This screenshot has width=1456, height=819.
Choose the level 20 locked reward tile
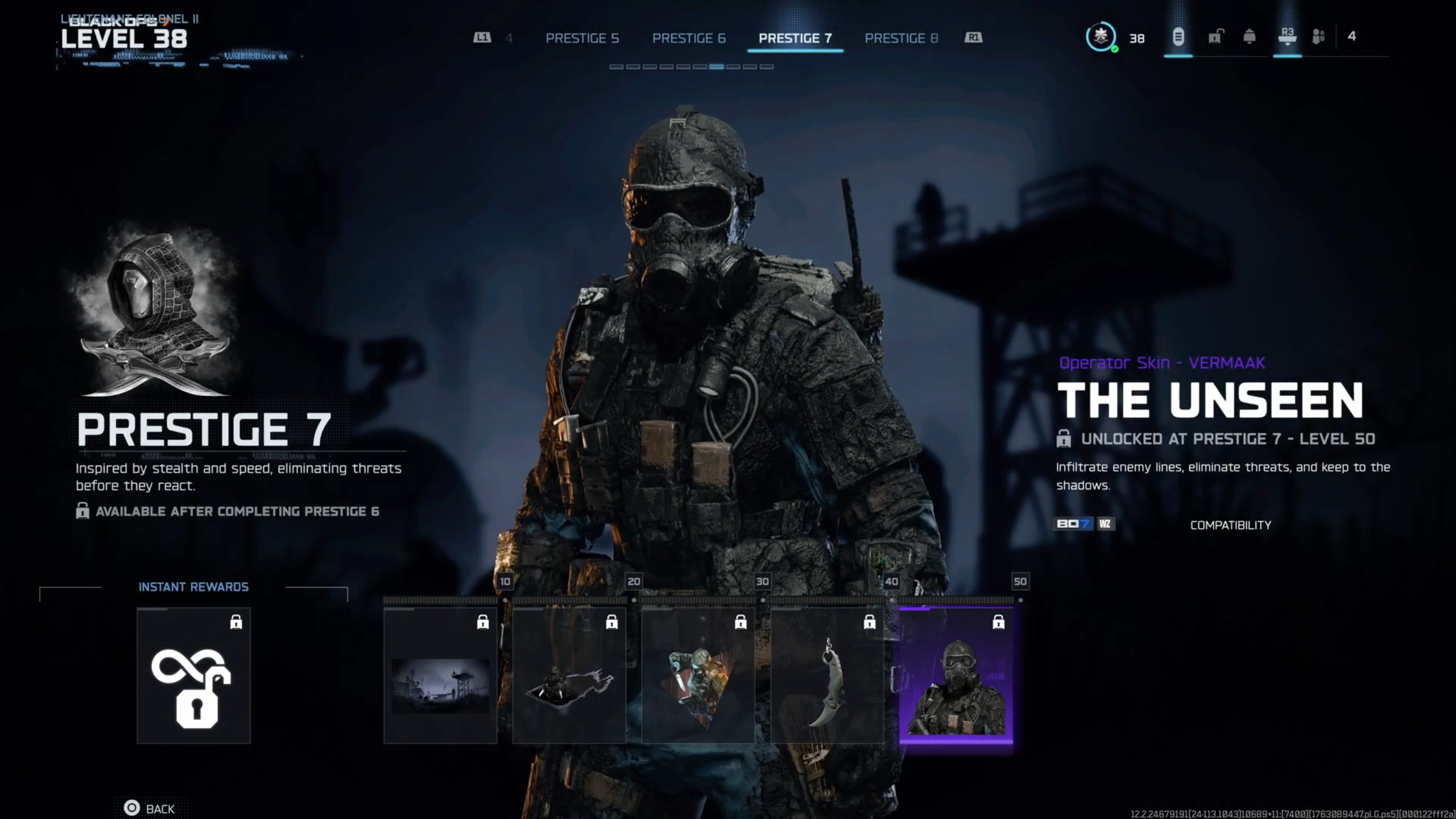point(569,676)
